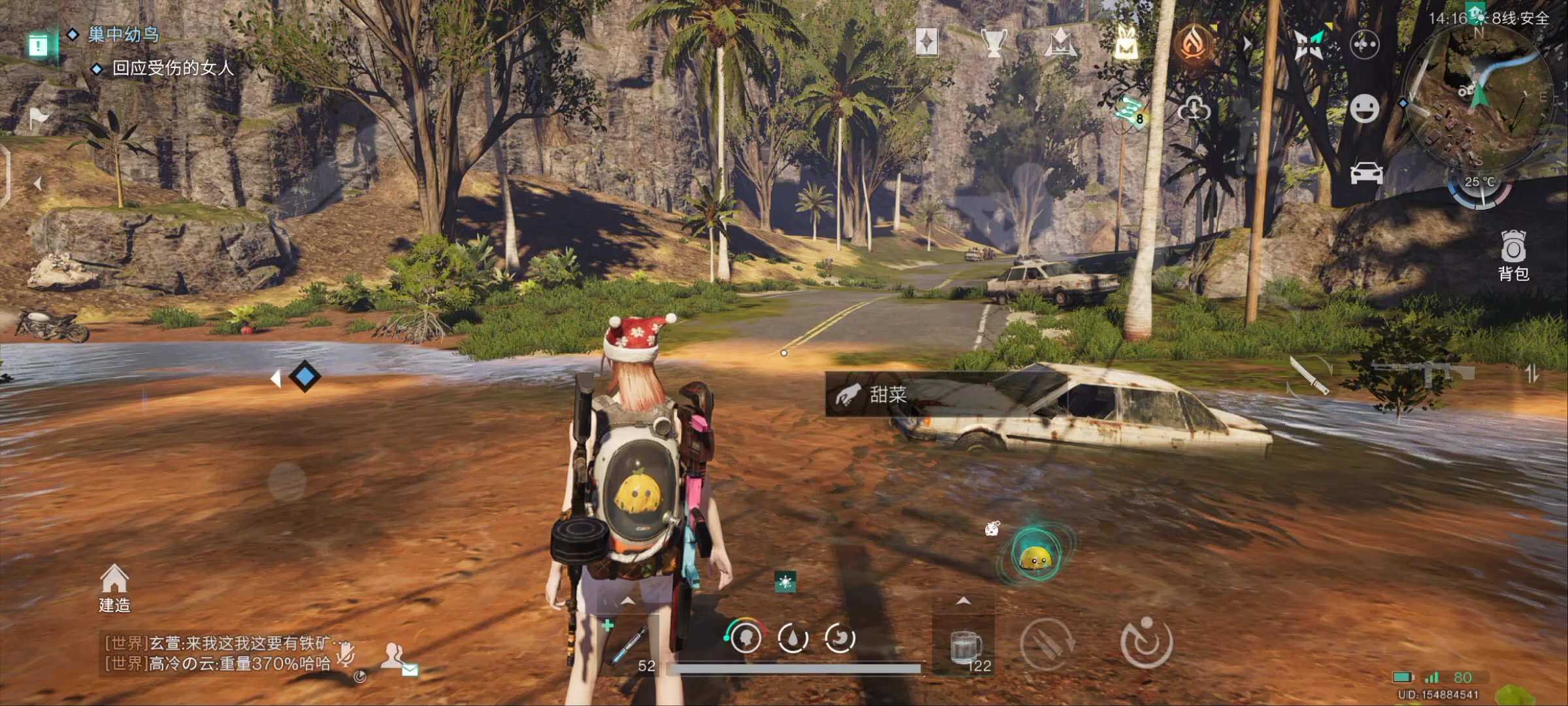Call the vehicle with car icon
The width and height of the screenshot is (1568, 706).
point(1366,173)
